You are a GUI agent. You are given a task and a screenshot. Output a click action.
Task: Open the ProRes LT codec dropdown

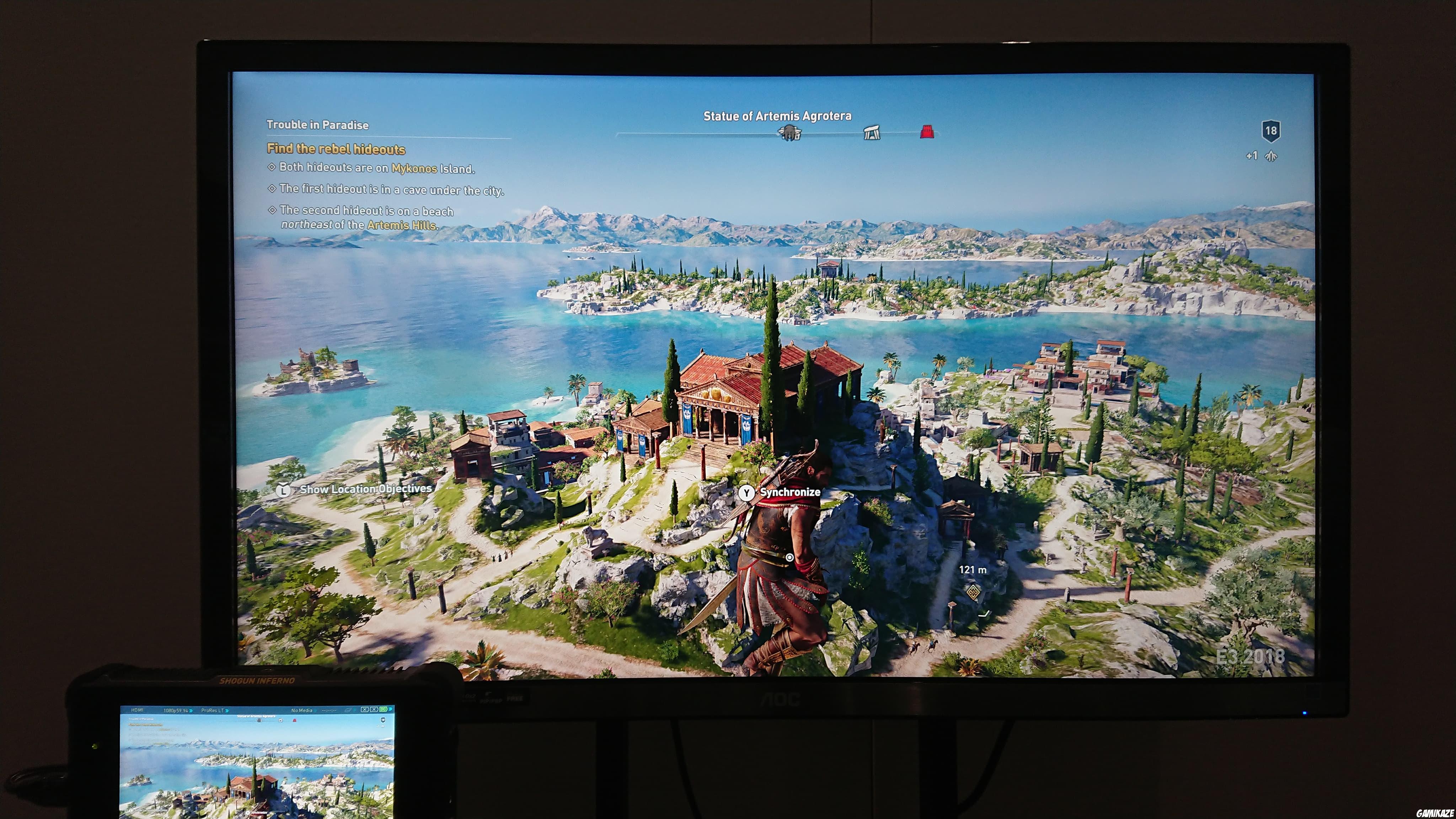(214, 711)
